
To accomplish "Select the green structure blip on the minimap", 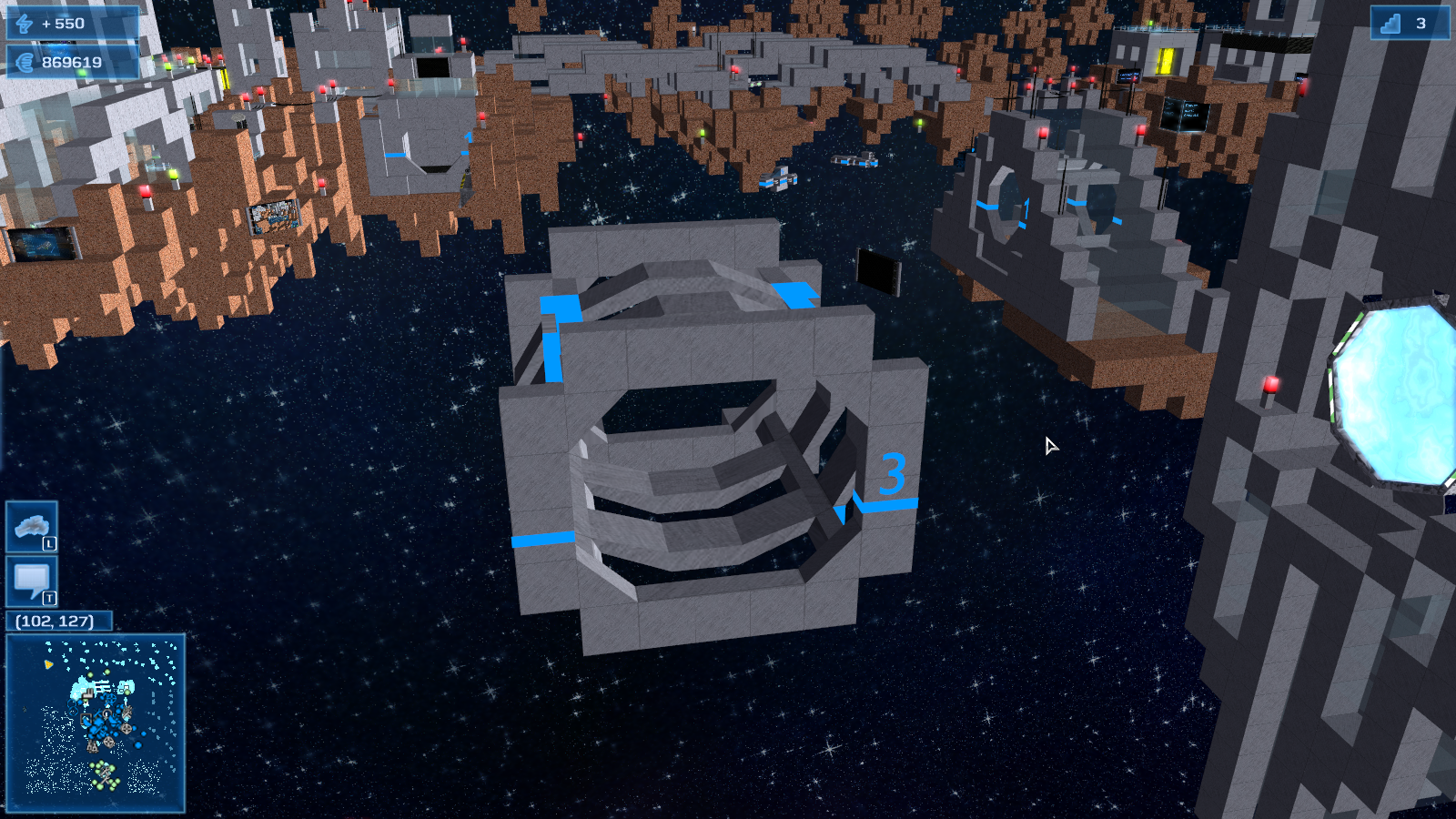I will 106,773.
